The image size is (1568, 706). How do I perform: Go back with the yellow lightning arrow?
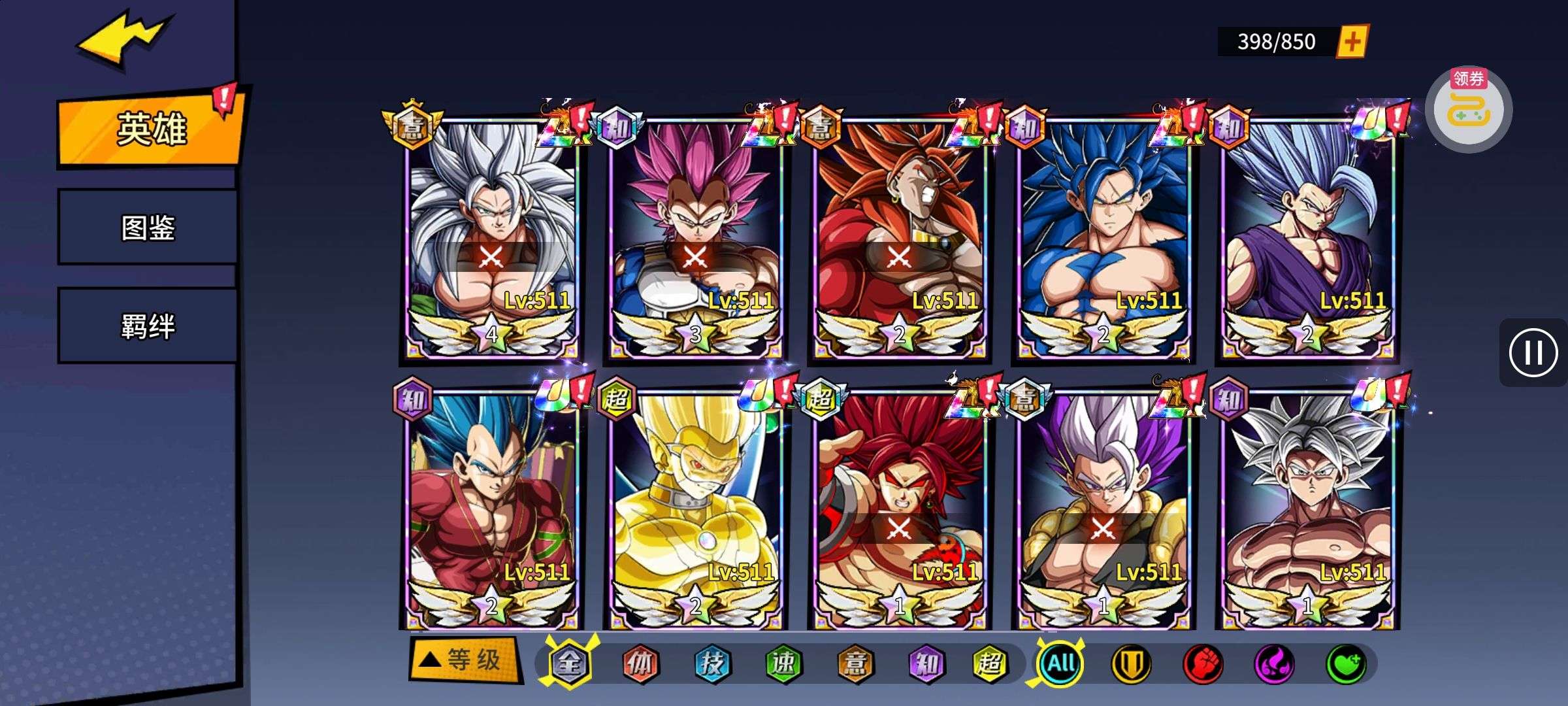click(124, 41)
